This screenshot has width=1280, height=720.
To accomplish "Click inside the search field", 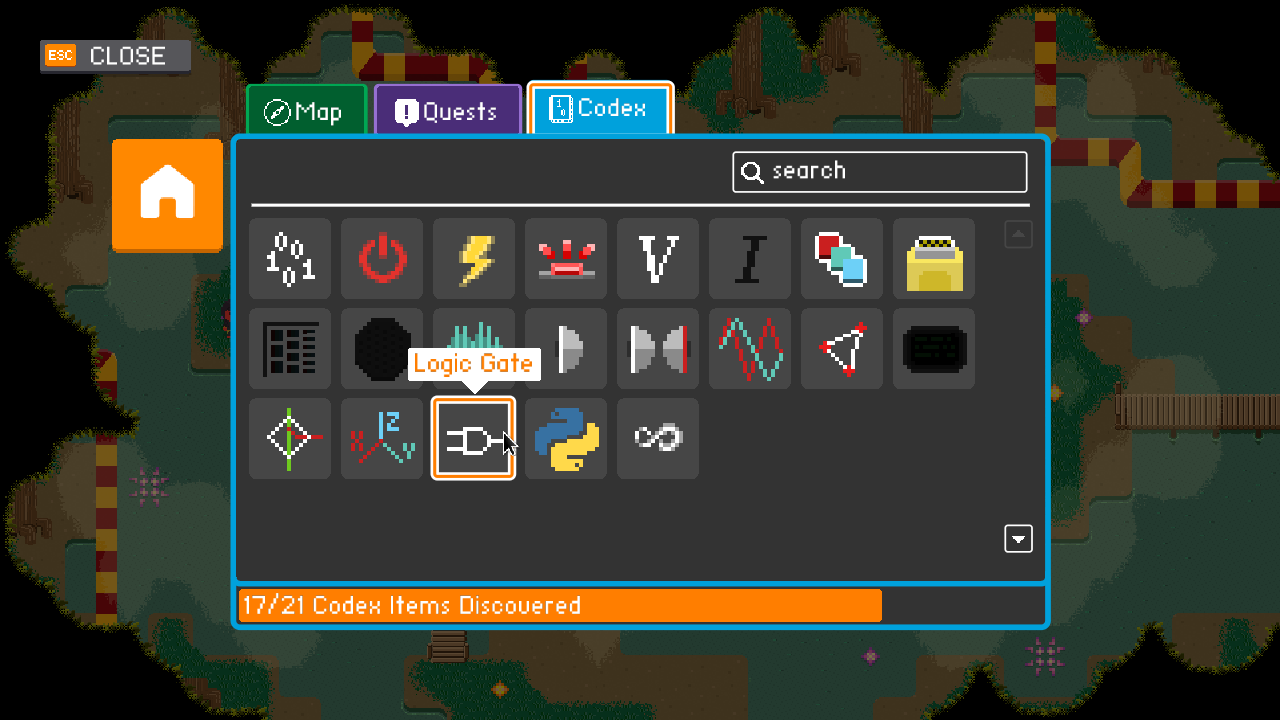I will (880, 171).
